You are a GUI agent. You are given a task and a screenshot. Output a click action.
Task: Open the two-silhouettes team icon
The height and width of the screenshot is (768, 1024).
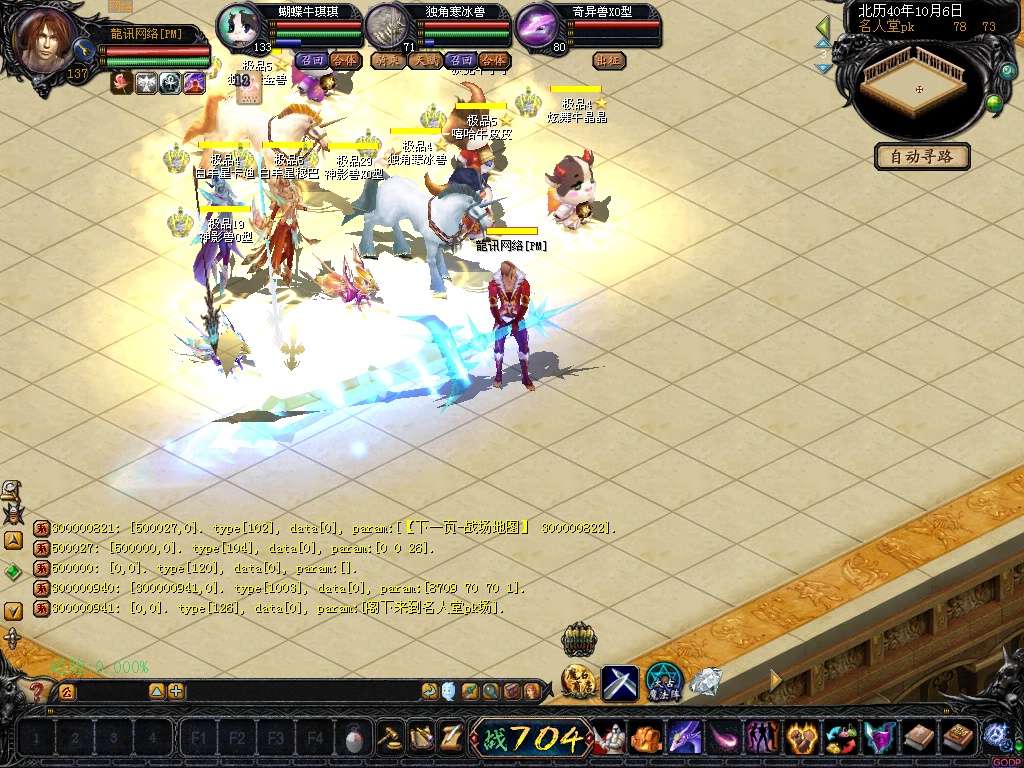tap(762, 739)
